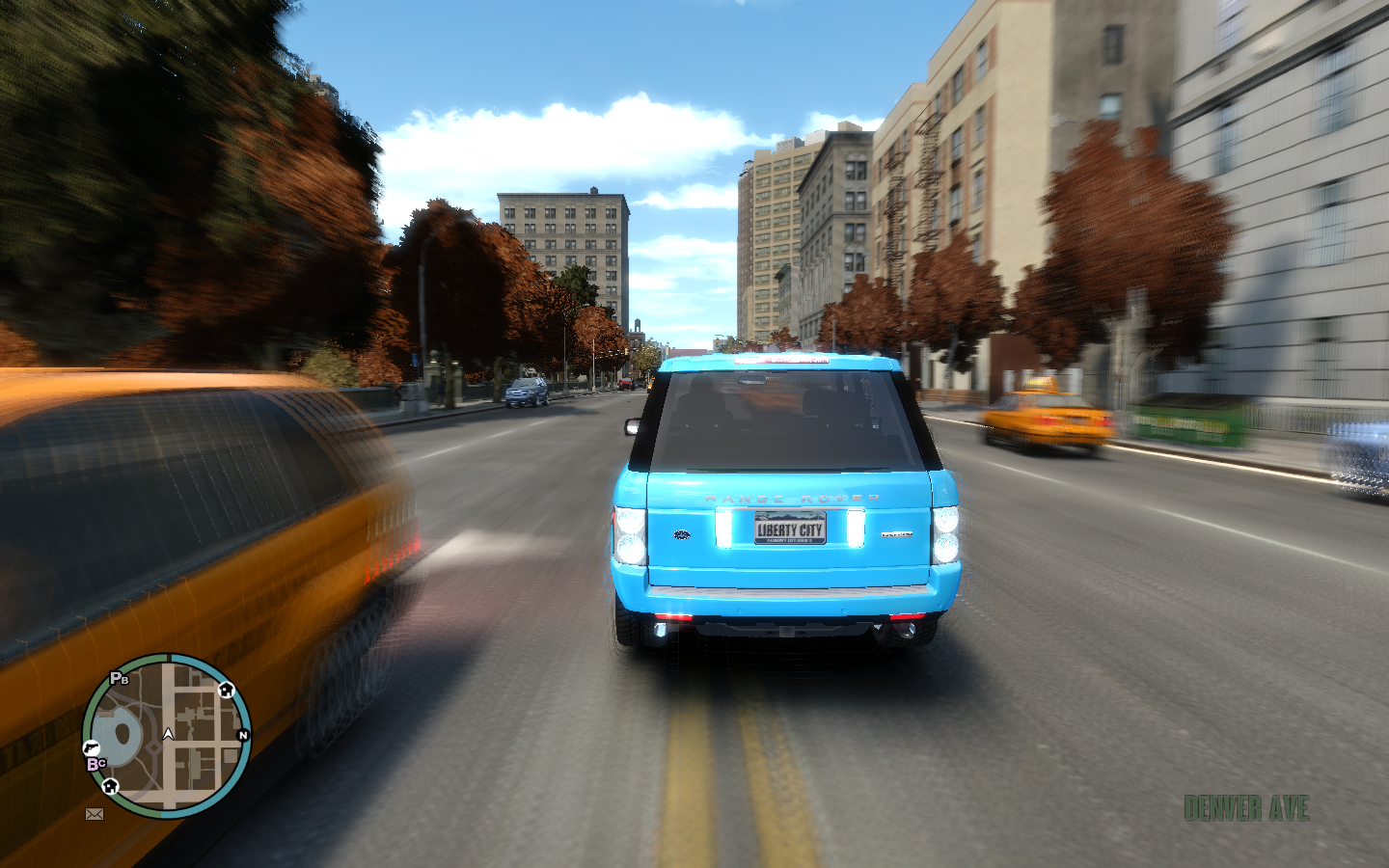Select the Bc contact blip on the minimap
This screenshot has width=1389, height=868.
point(95,763)
